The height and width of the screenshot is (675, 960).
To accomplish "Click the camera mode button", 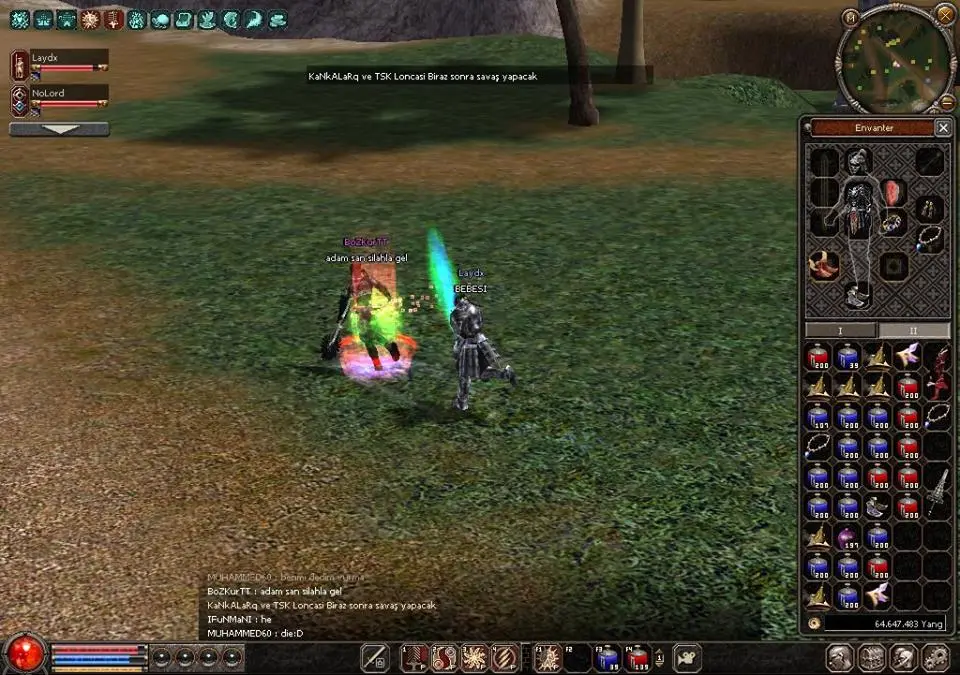I will 687,658.
